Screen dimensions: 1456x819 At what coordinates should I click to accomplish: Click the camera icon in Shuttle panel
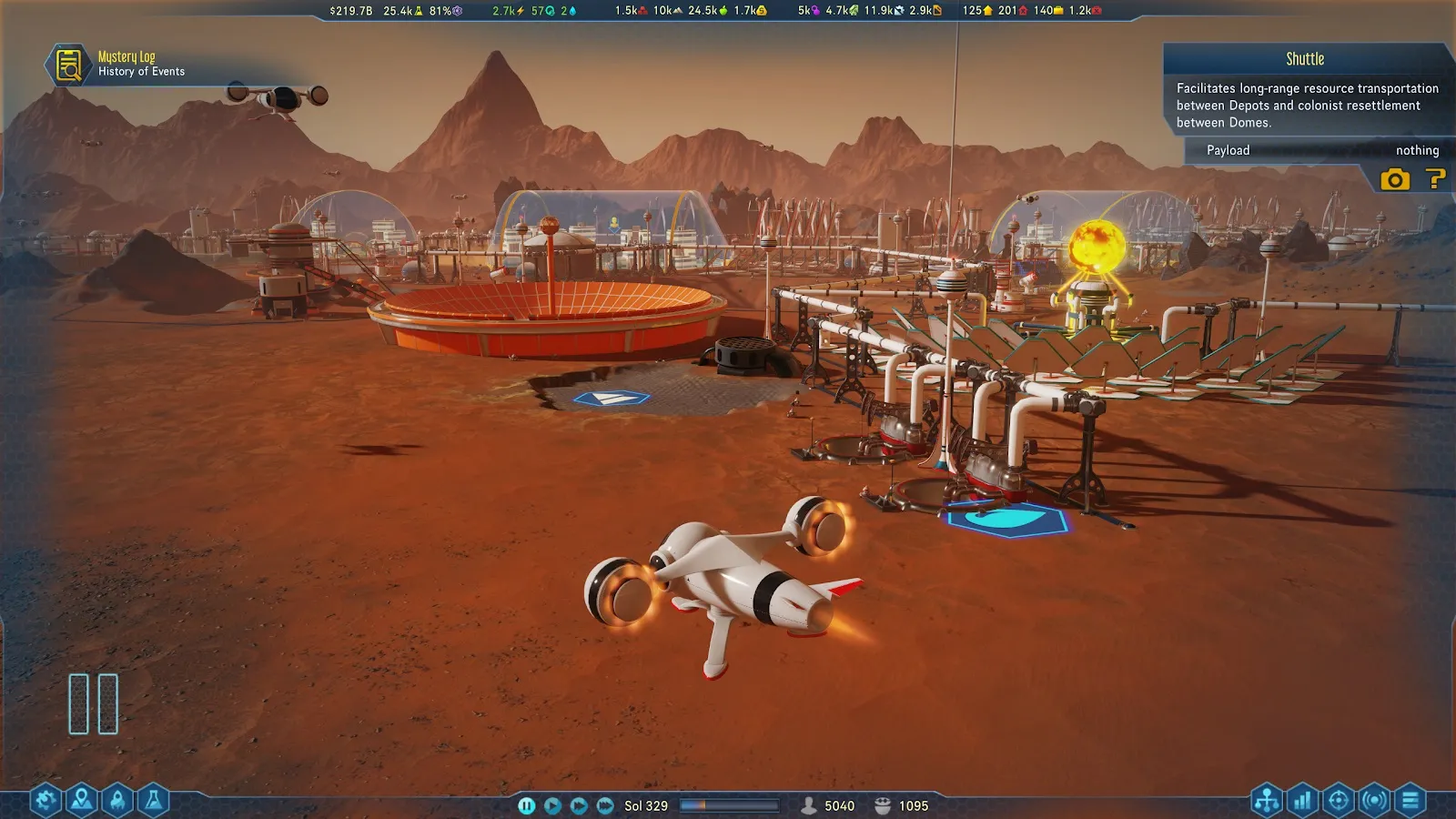coord(1394,179)
